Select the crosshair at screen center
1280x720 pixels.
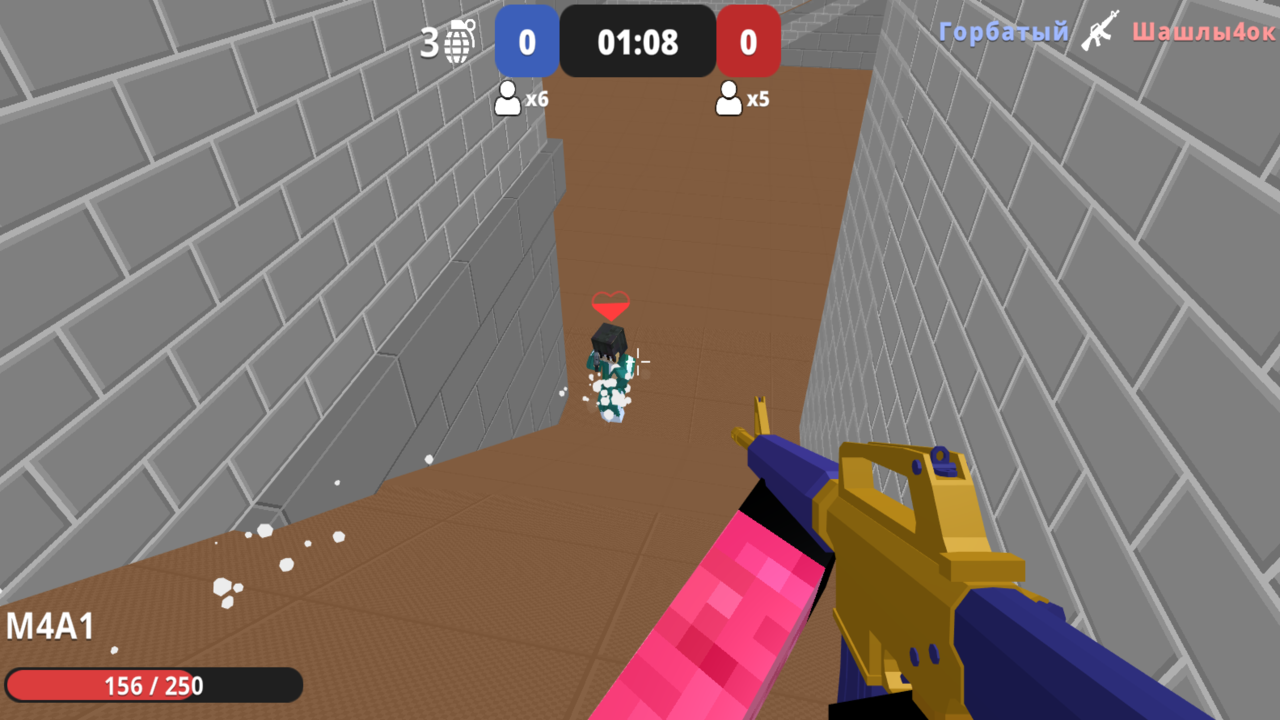(640, 360)
